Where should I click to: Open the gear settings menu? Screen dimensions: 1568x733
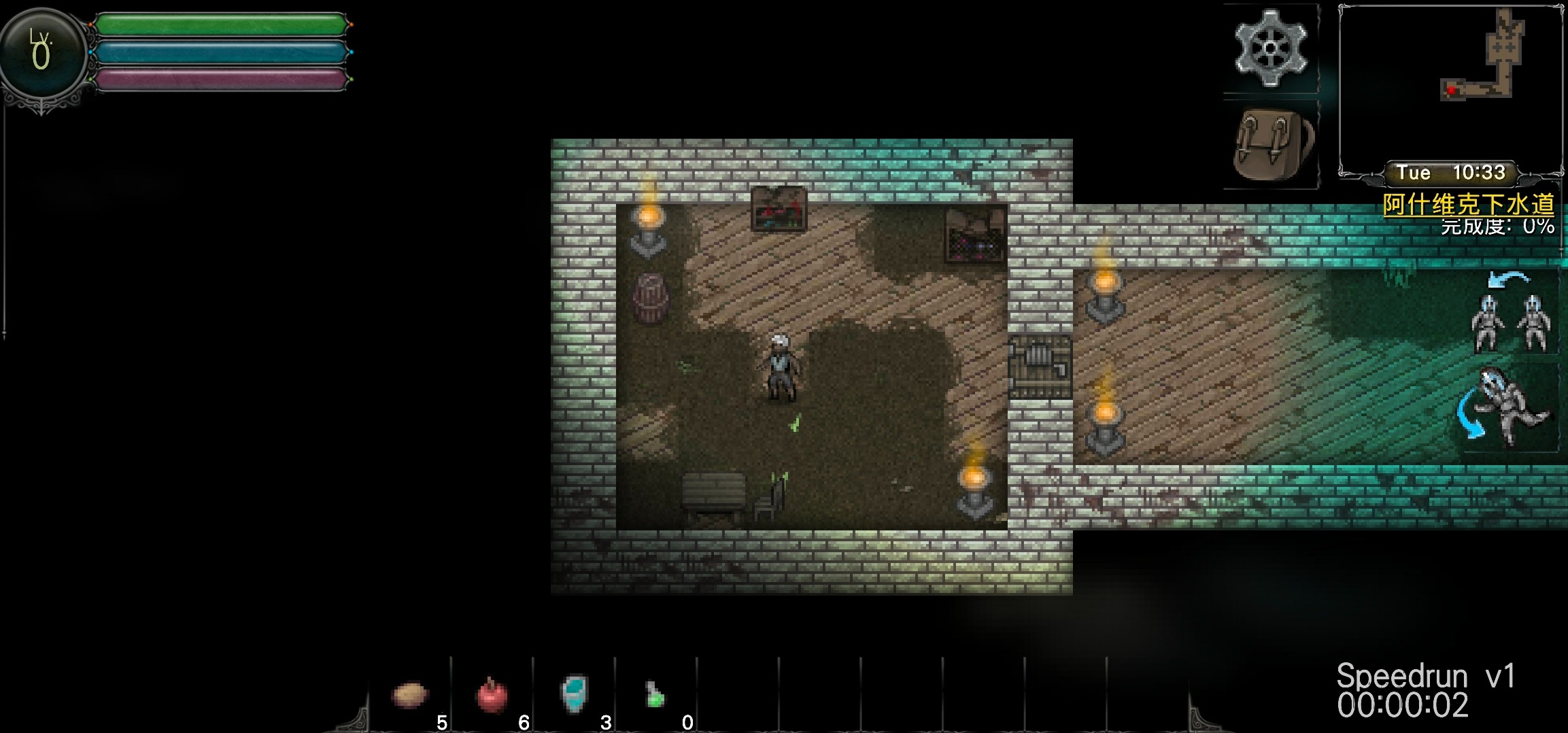(1270, 48)
